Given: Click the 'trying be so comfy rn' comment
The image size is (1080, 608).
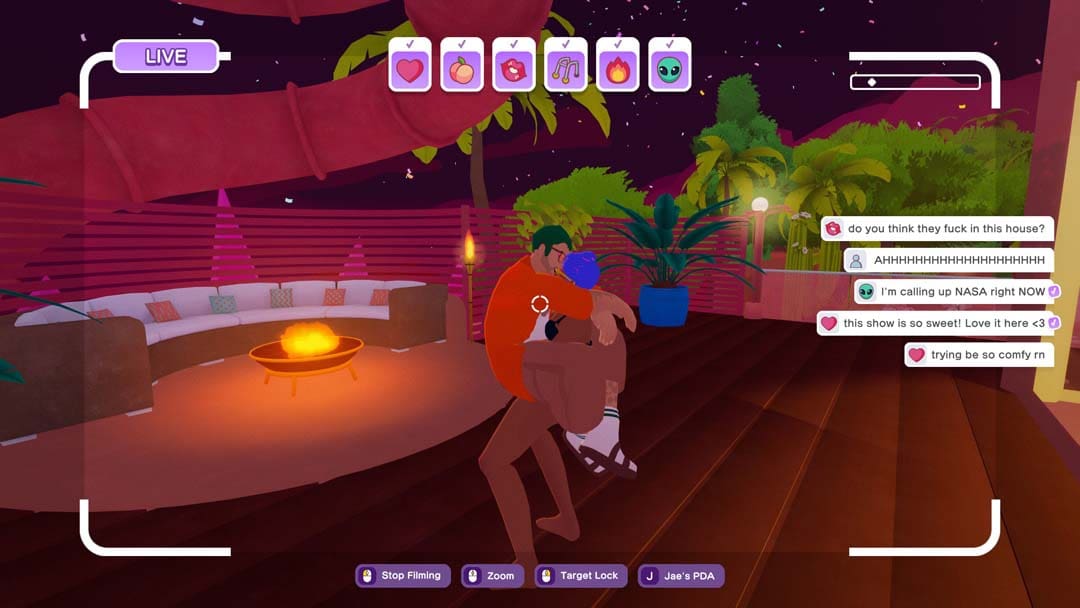Looking at the screenshot, I should (979, 355).
